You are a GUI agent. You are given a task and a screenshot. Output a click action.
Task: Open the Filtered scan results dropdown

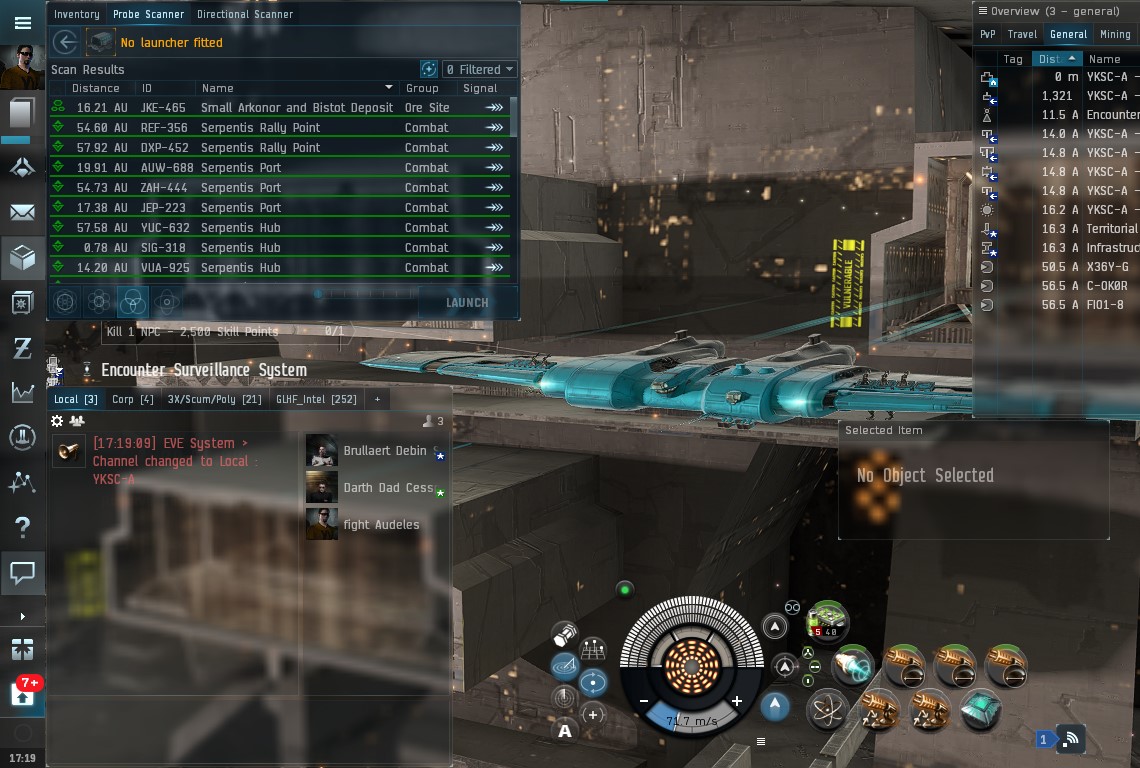click(480, 69)
